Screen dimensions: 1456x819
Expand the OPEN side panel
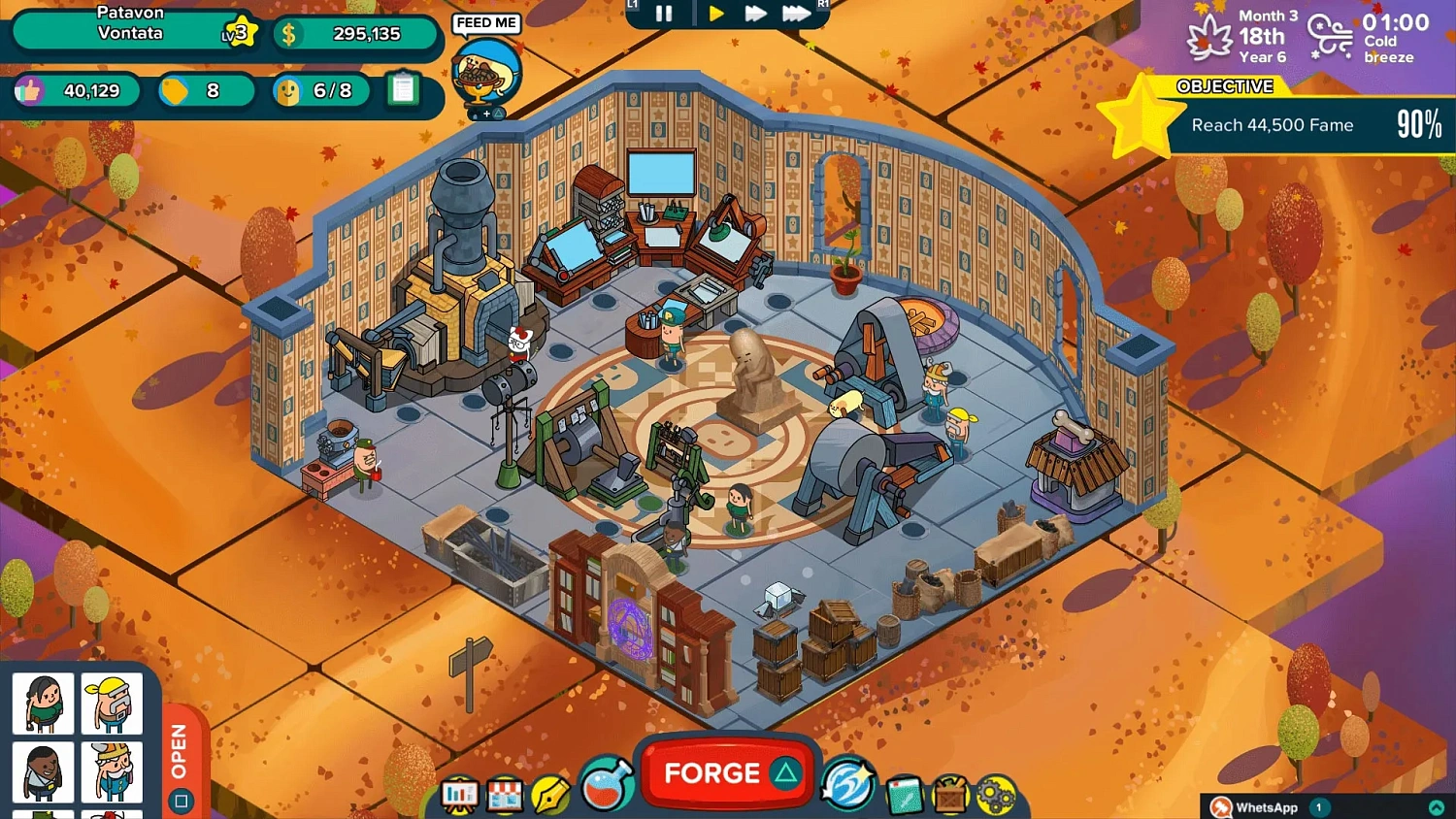point(181,757)
